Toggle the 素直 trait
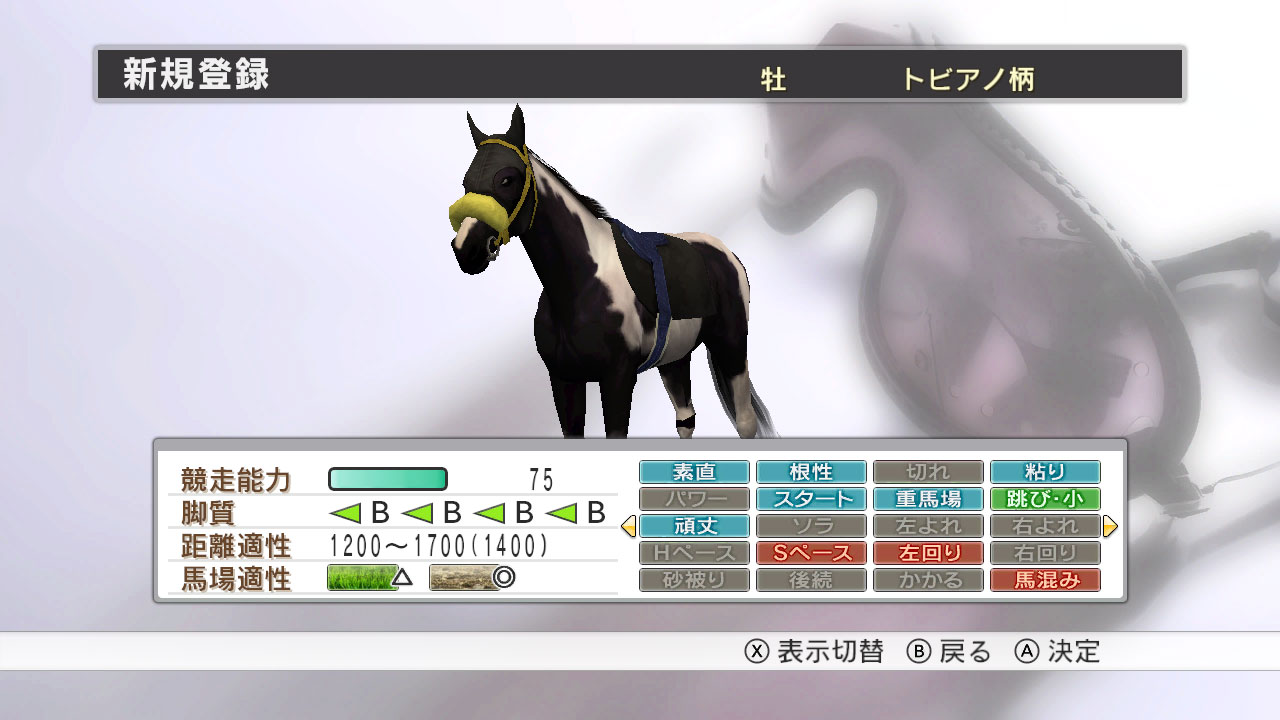The image size is (1280, 720). click(694, 471)
